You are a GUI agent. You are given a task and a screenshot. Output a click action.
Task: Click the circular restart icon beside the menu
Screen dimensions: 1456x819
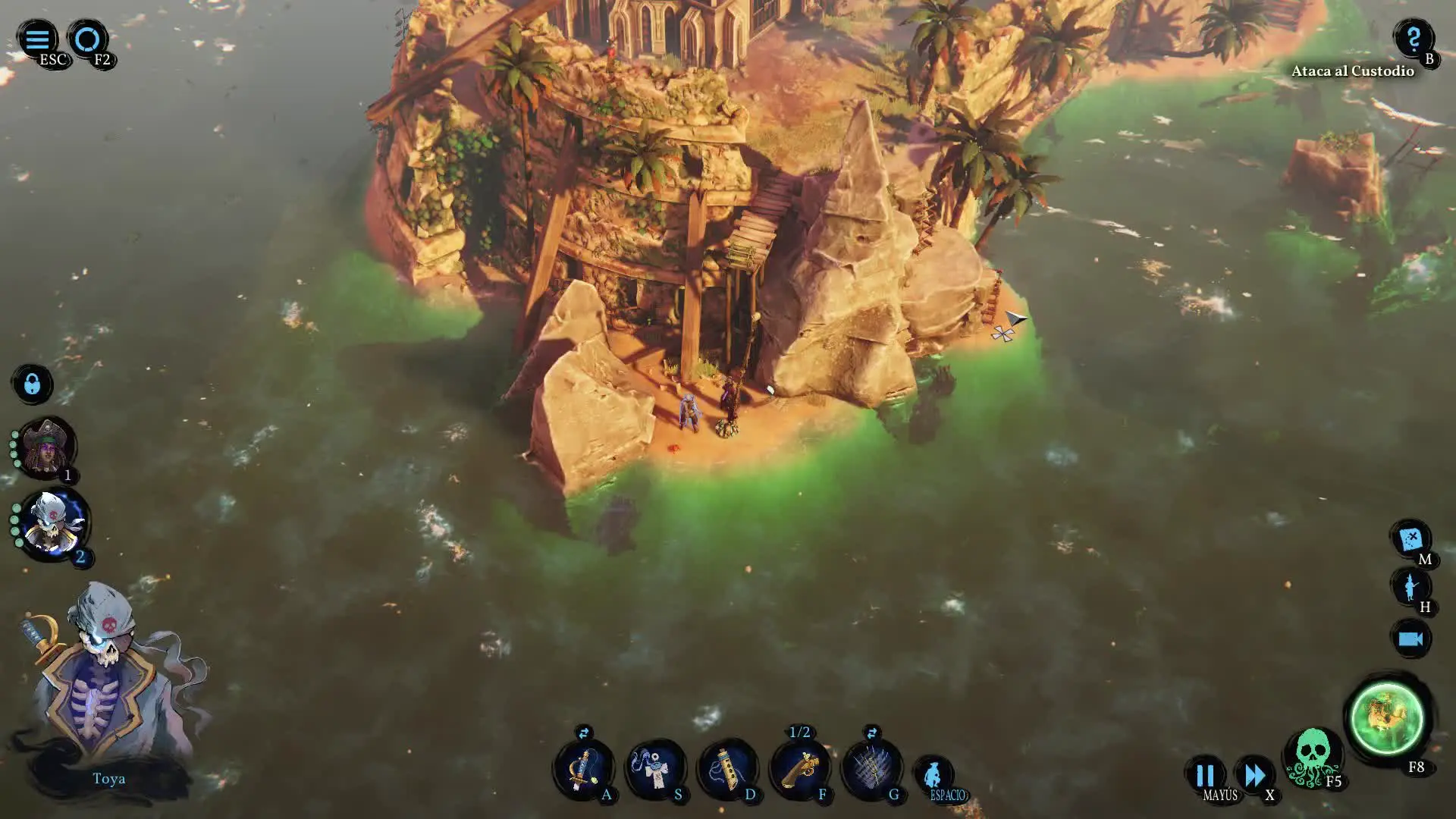pos(87,39)
